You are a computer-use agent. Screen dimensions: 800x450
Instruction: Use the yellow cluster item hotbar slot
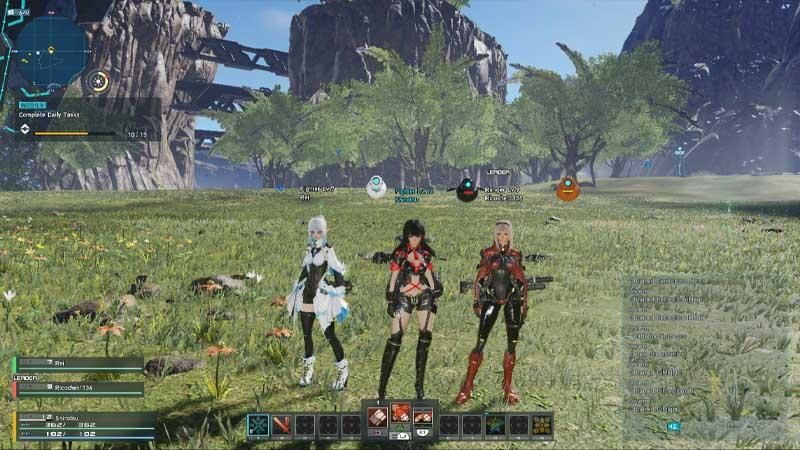pyautogui.click(x=542, y=425)
